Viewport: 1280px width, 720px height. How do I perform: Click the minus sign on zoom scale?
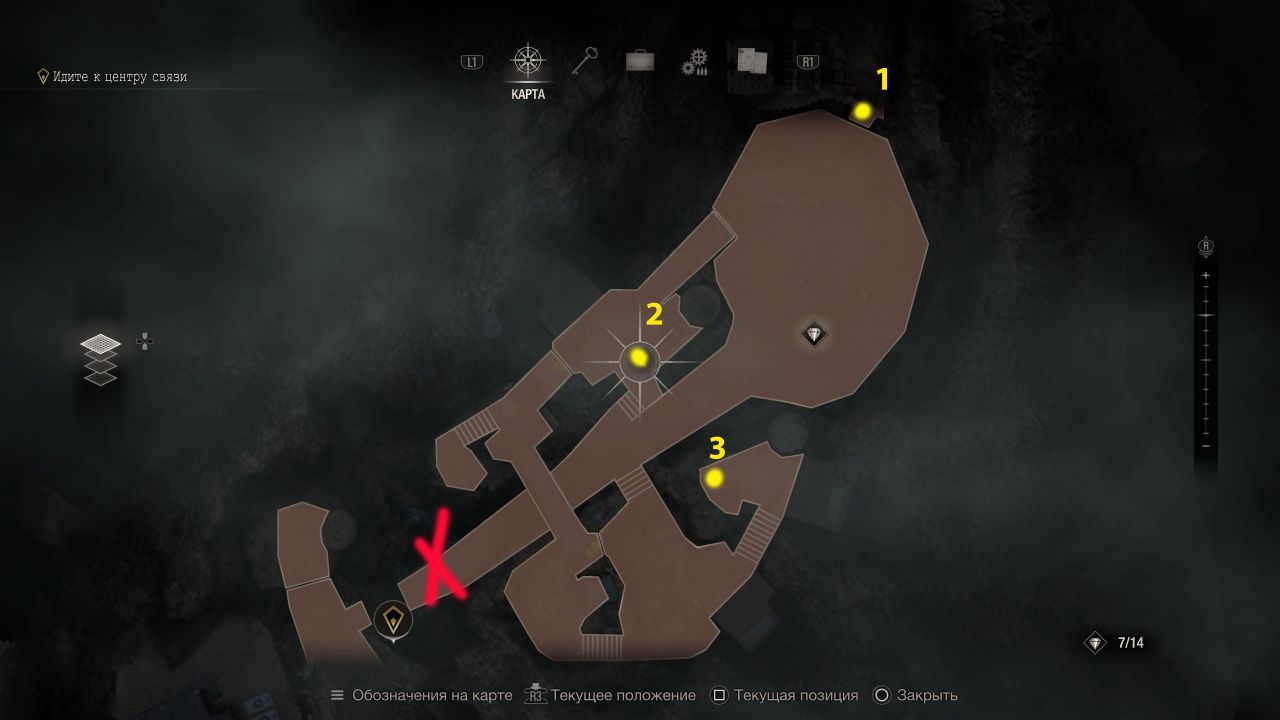pyautogui.click(x=1206, y=446)
